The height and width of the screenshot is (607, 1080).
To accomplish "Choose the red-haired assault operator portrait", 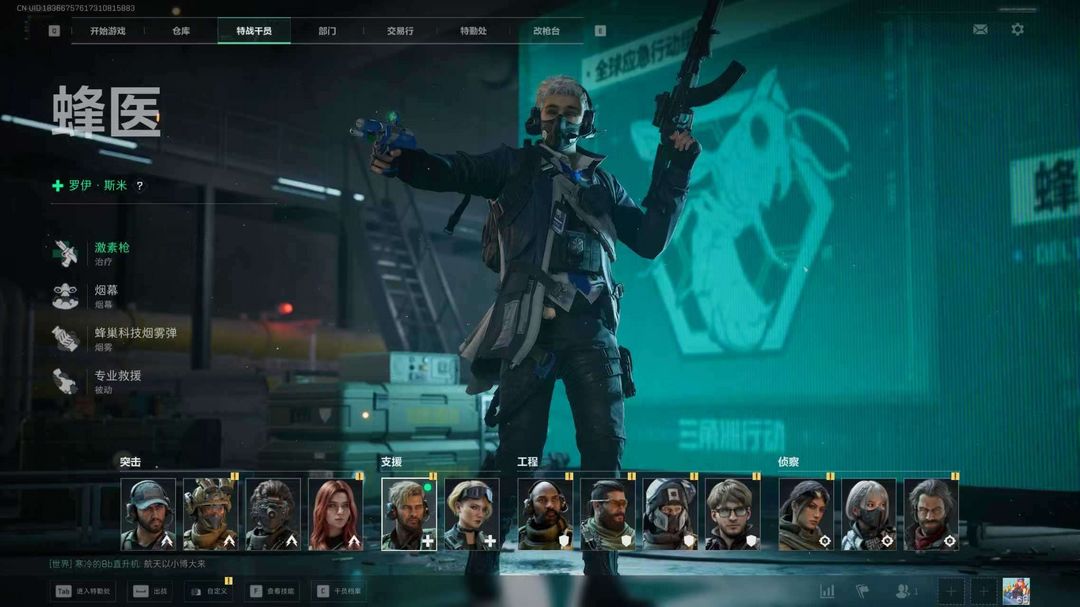I will 336,514.
